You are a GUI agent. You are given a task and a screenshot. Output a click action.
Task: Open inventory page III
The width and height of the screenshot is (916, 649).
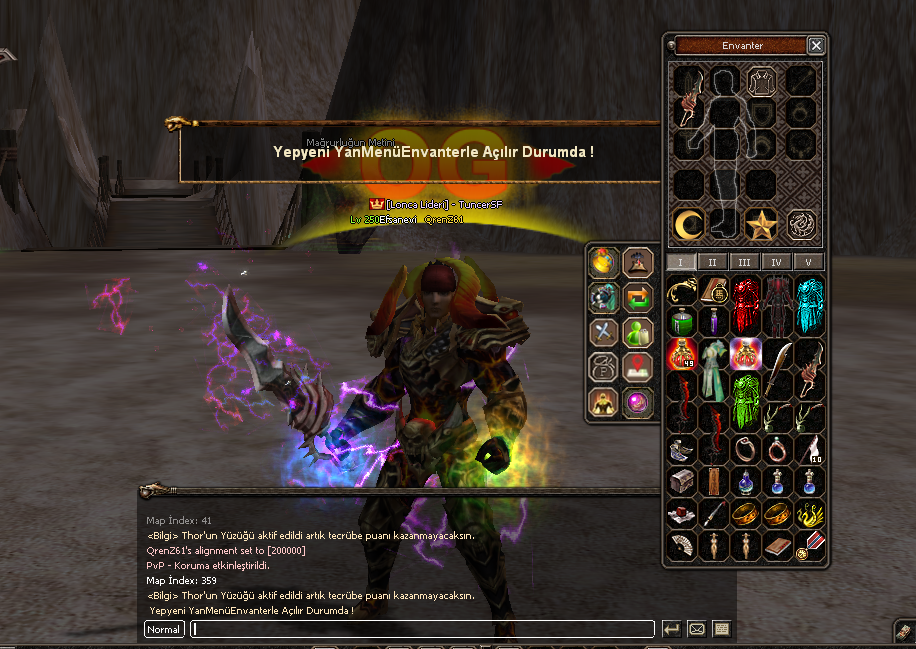(744, 262)
